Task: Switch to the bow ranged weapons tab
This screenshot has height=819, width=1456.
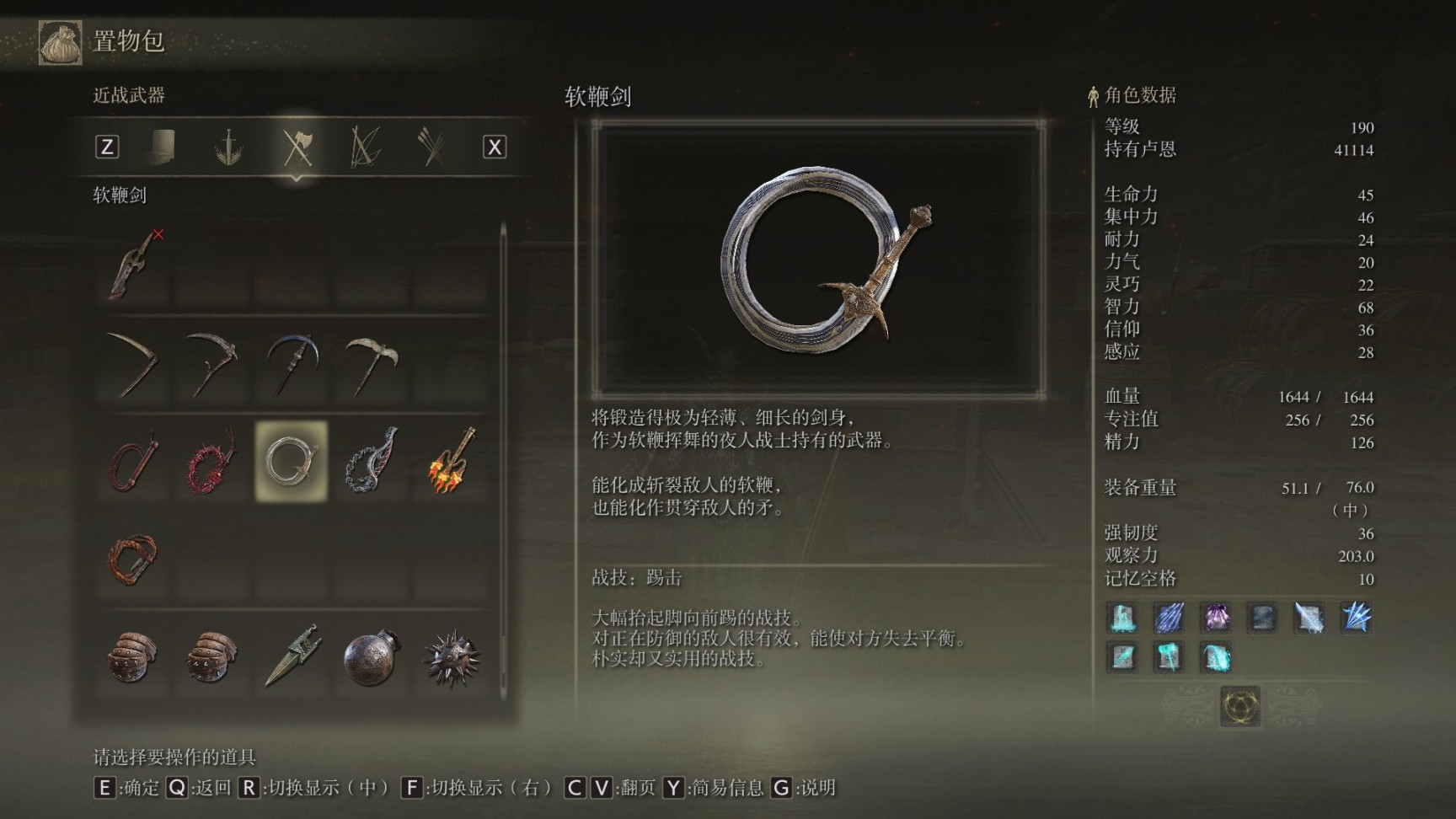Action: click(x=365, y=147)
